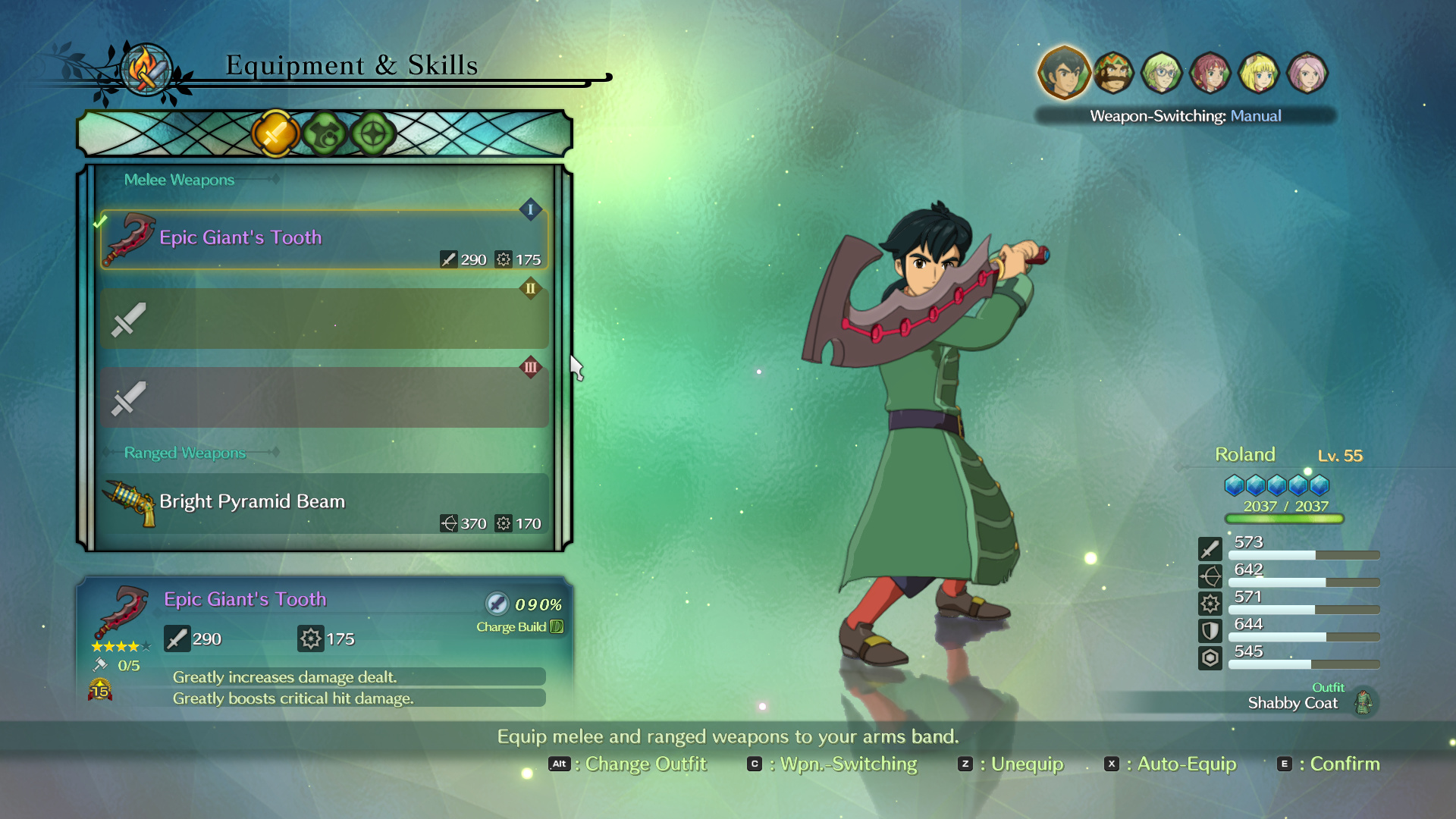Open the armor shirt-and-ring tab

pyautogui.click(x=325, y=134)
